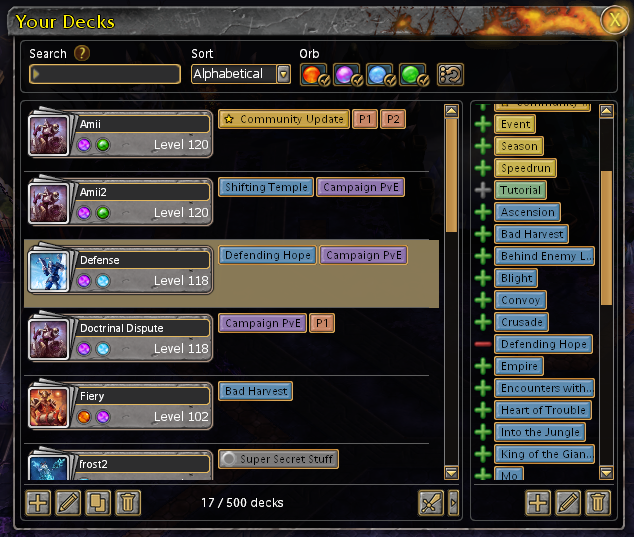This screenshot has width=634, height=537.
Task: Toggle the blue frost orb filter
Action: 381,74
